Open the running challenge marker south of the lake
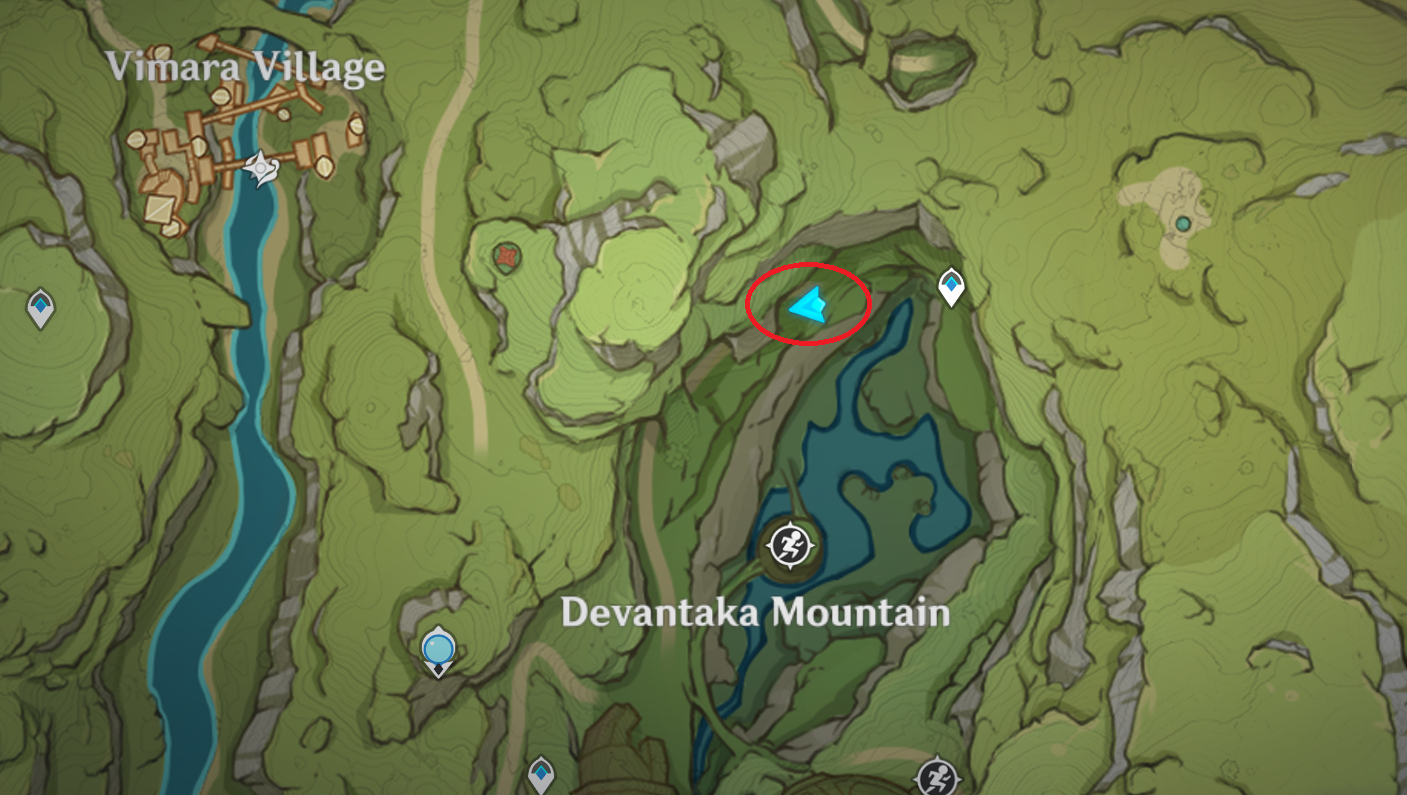The width and height of the screenshot is (1407, 795). pyautogui.click(x=937, y=775)
